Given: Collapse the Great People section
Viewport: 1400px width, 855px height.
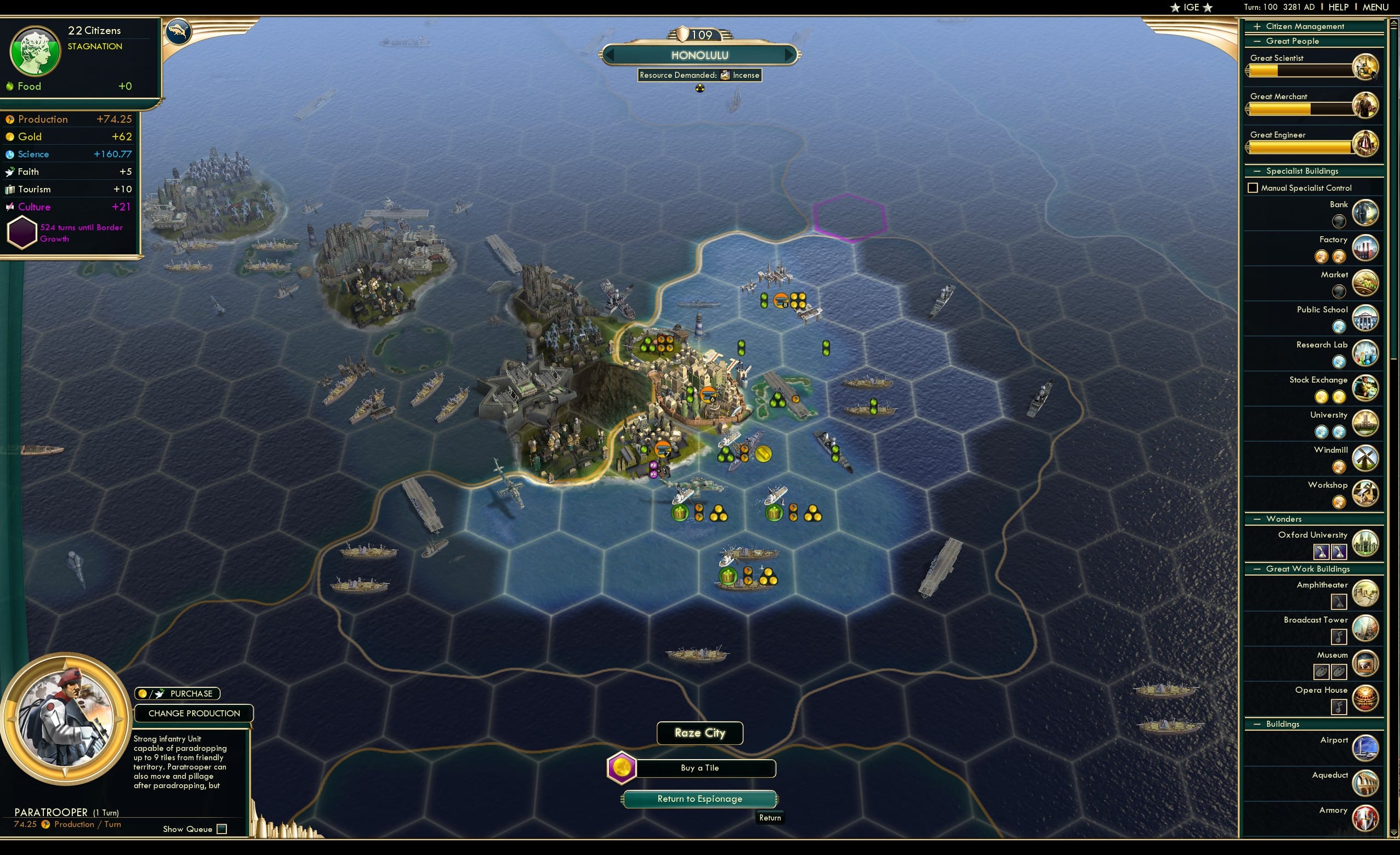Looking at the screenshot, I should click(x=1256, y=41).
